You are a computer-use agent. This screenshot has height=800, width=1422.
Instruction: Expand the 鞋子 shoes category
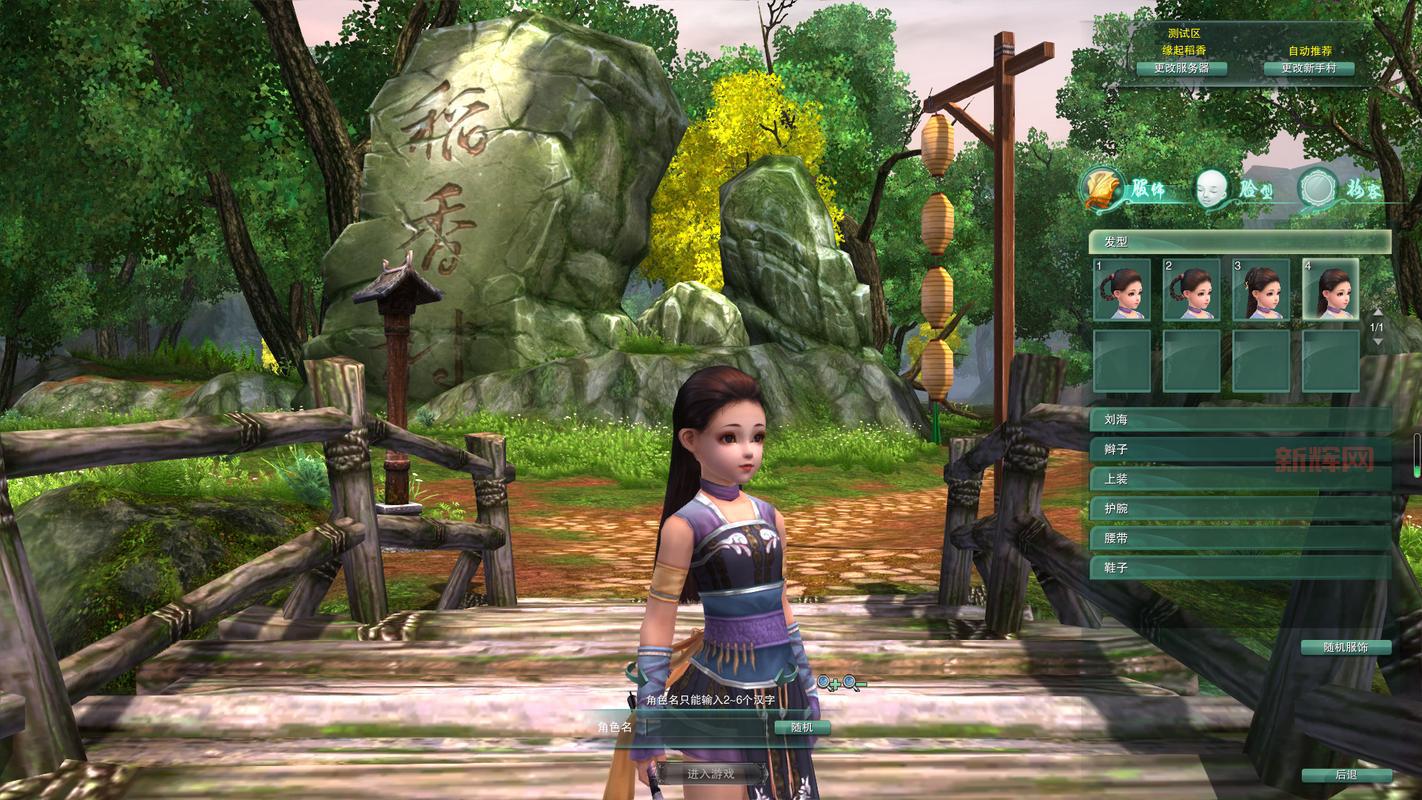pyautogui.click(x=1239, y=568)
